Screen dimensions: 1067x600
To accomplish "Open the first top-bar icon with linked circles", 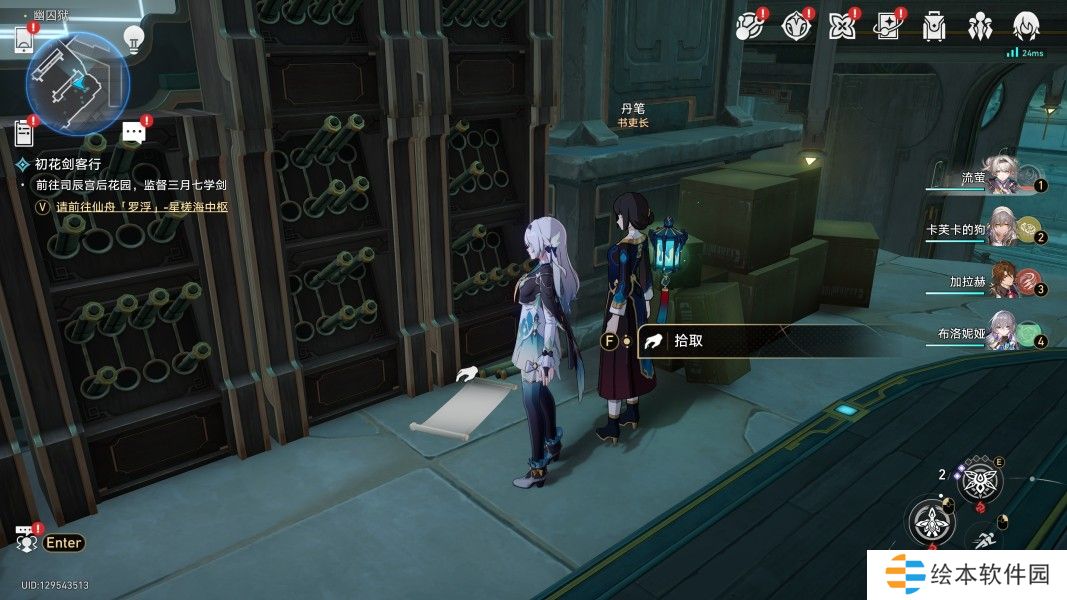I will pos(750,27).
